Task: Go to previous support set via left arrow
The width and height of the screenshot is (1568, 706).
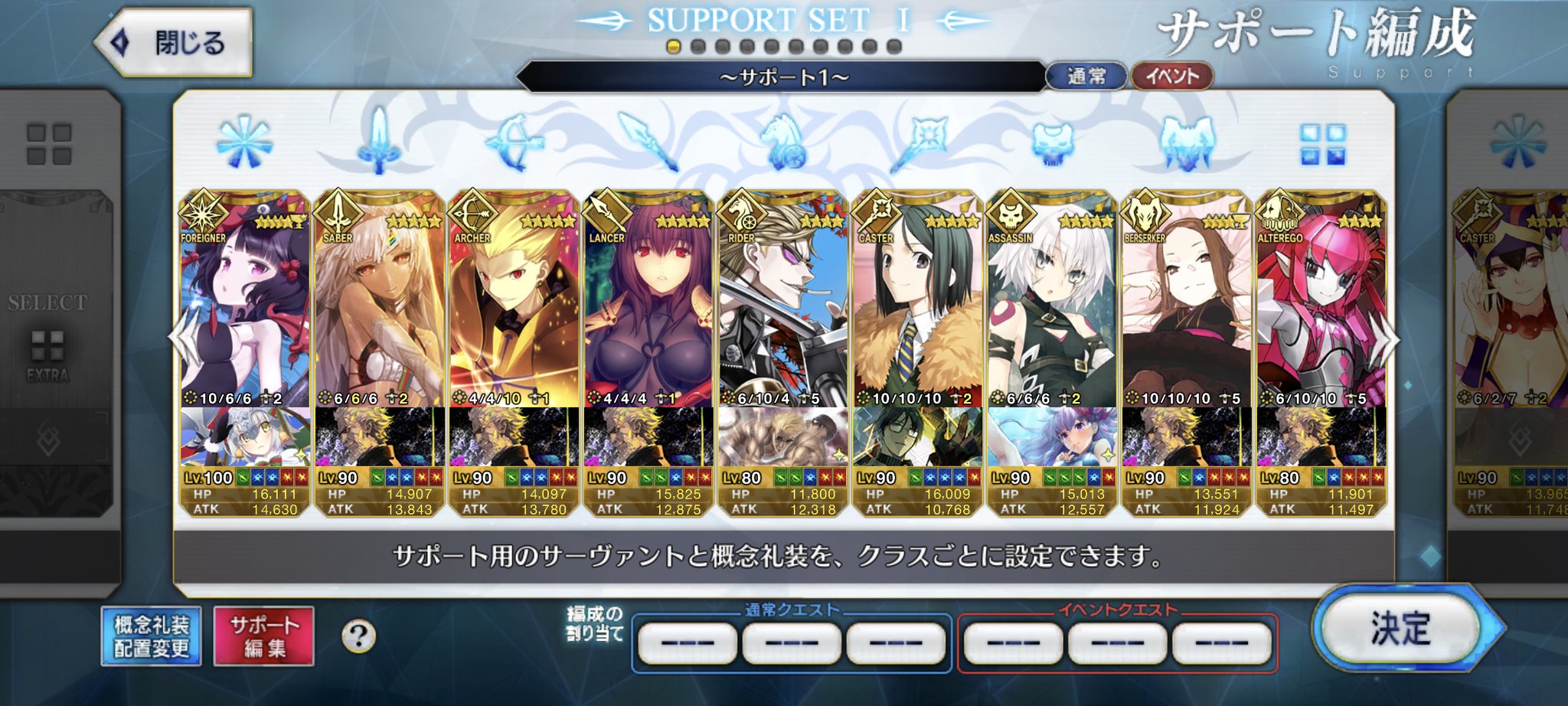Action: [181, 338]
